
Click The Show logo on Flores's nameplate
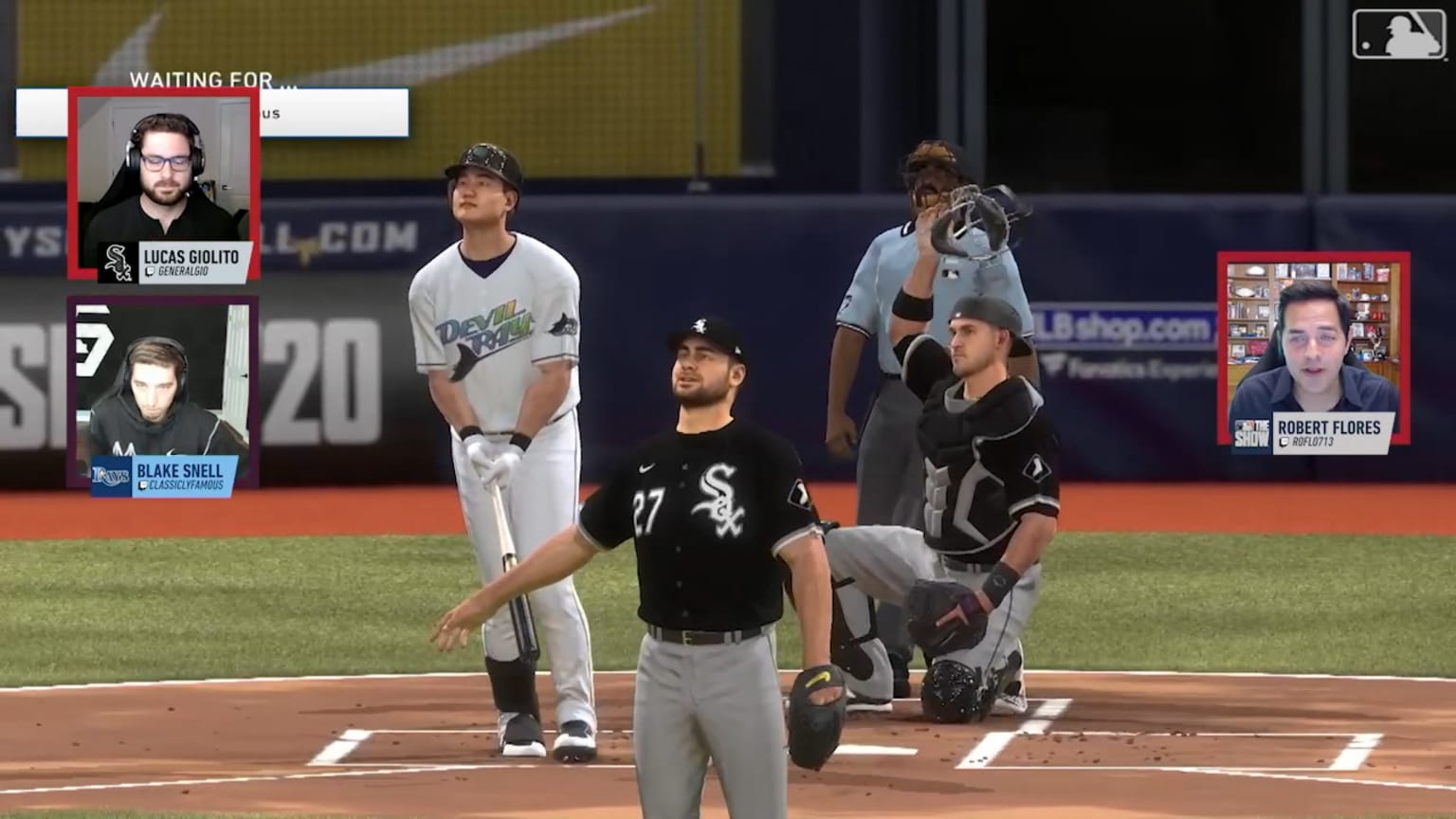1252,432
